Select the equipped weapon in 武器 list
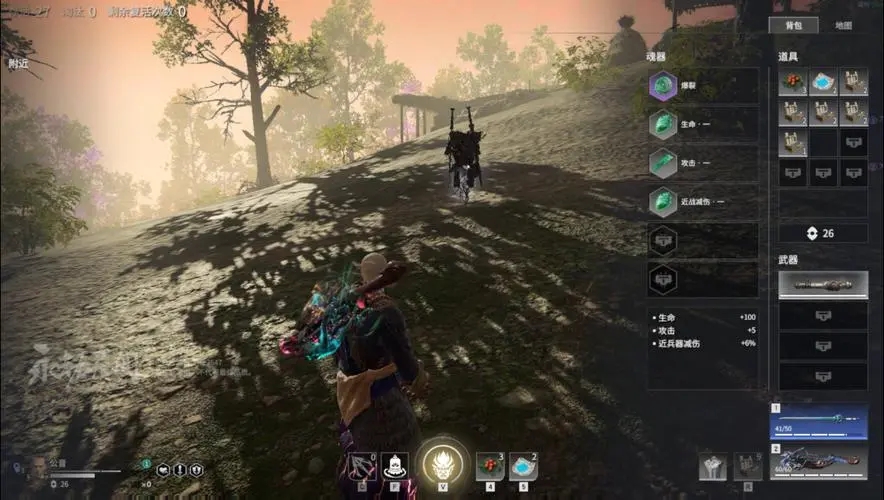The height and width of the screenshot is (500, 884). (x=823, y=285)
